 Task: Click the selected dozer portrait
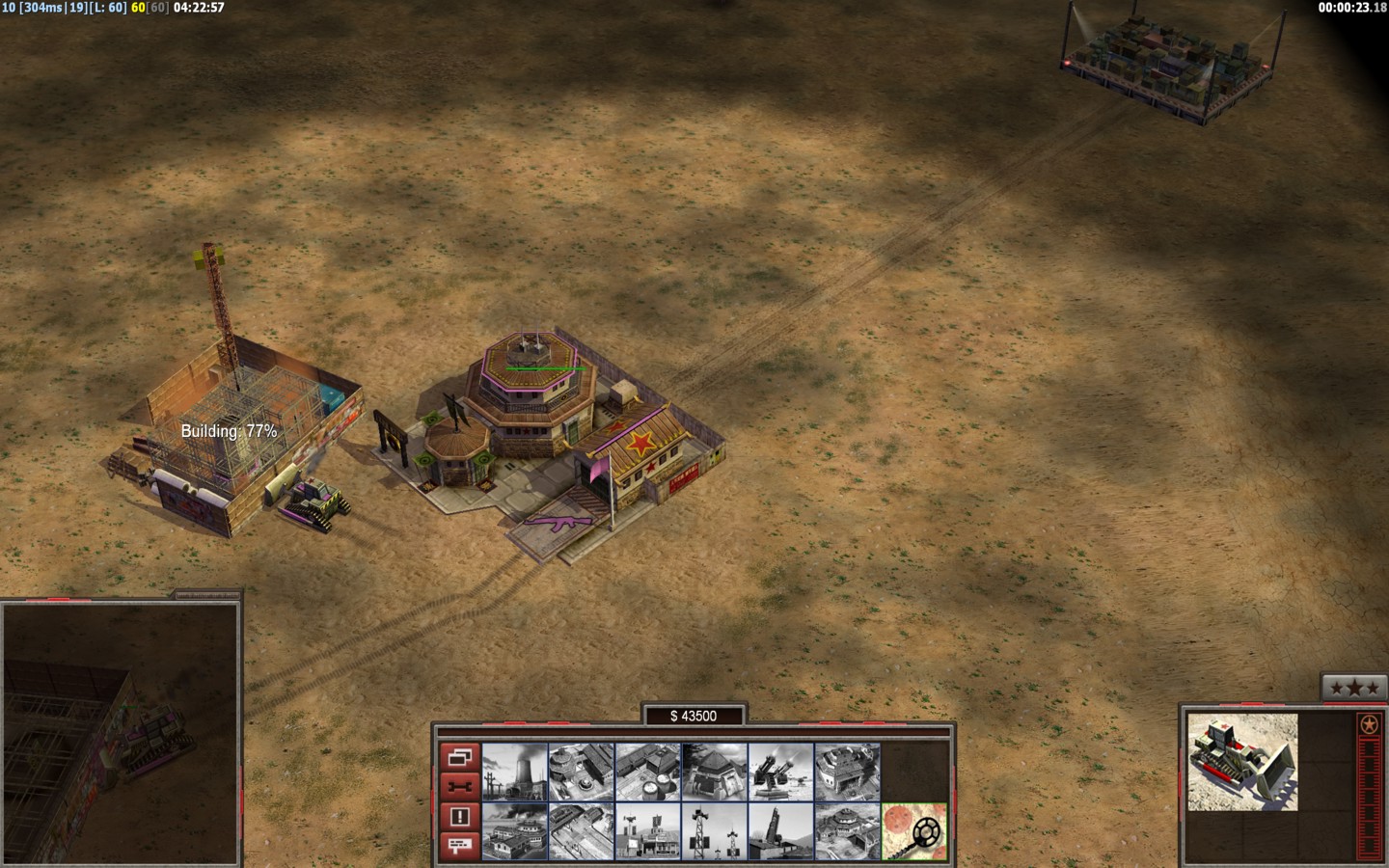point(1242,762)
